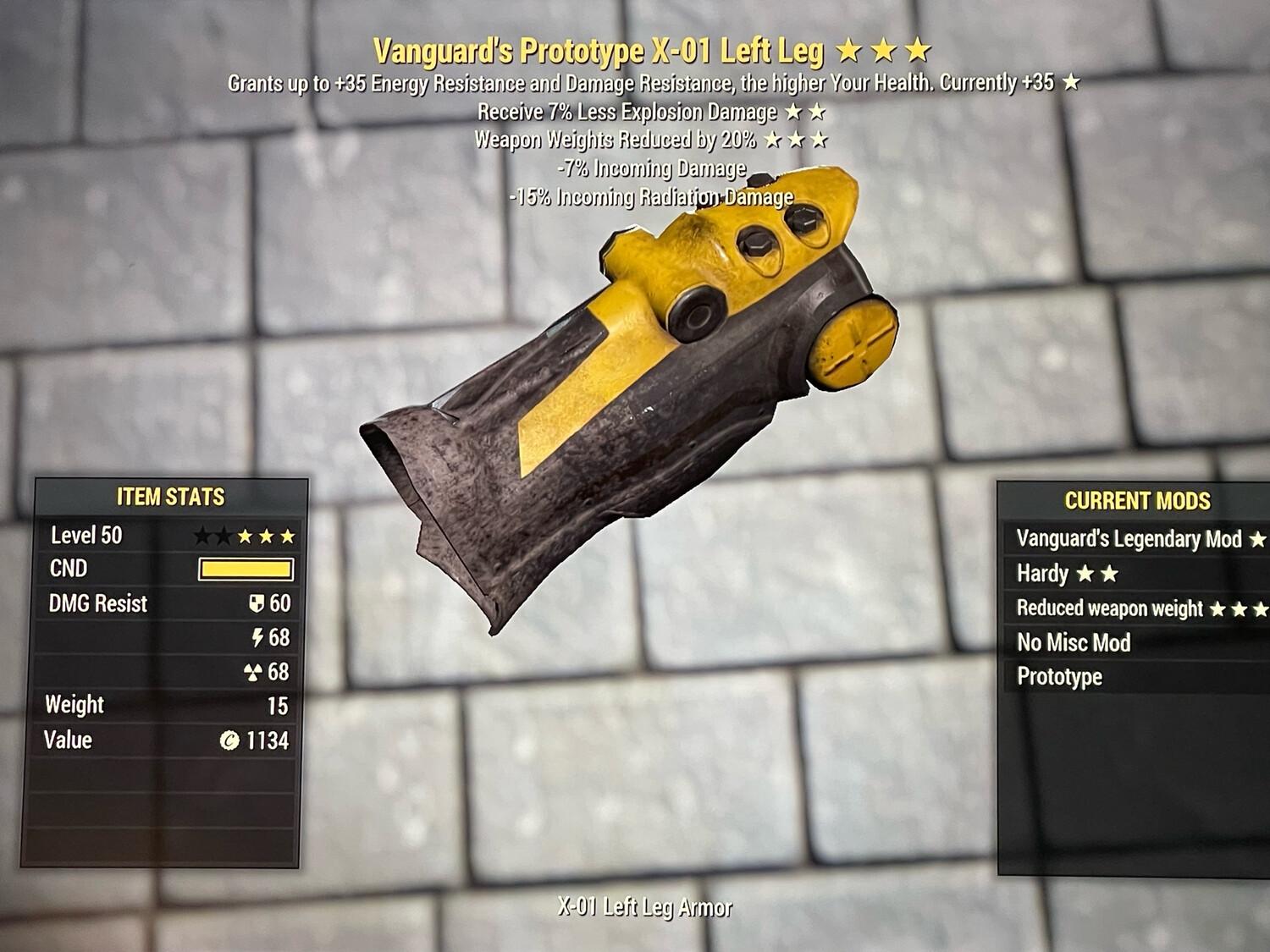
Task: Expand the No Misc Mod entry
Action: [1075, 642]
